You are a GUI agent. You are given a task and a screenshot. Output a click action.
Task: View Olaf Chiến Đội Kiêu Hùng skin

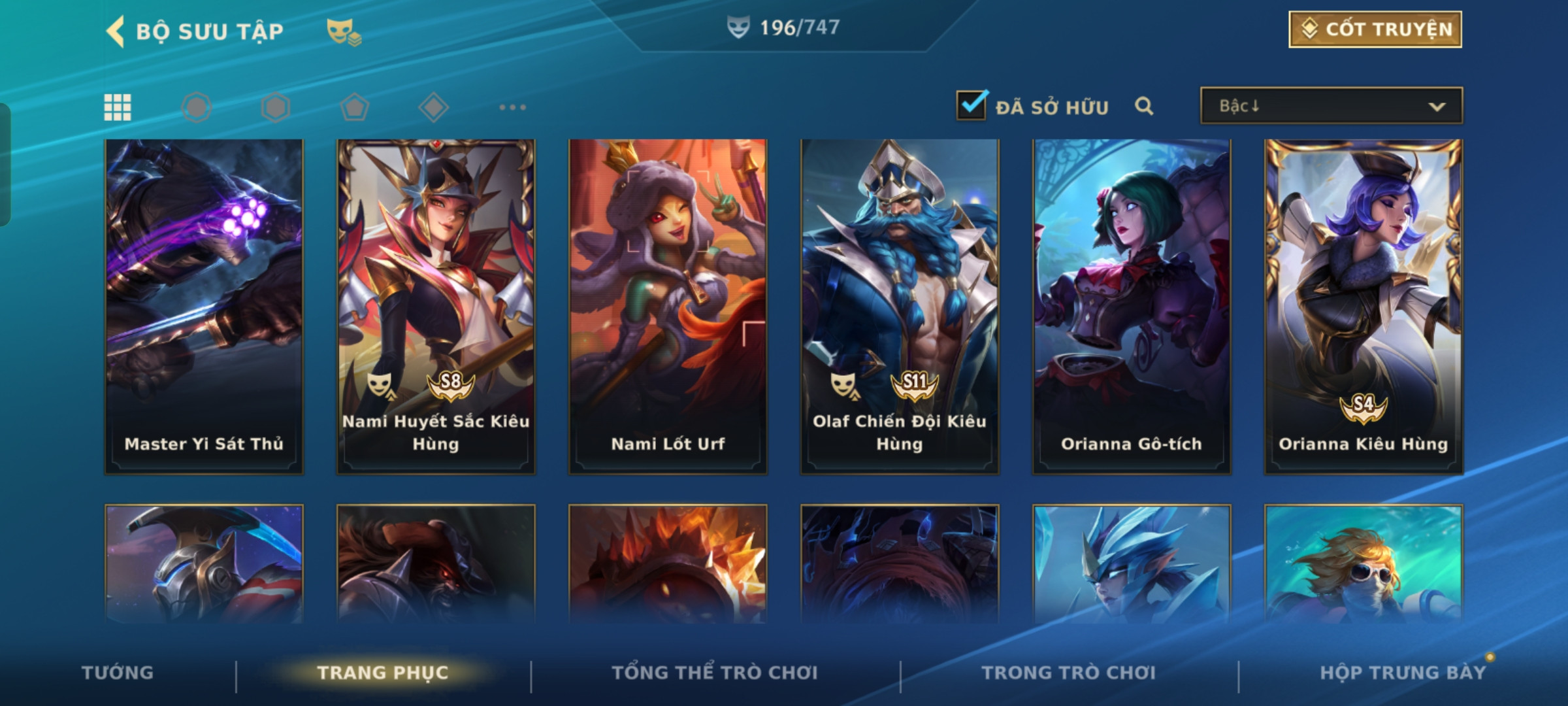pyautogui.click(x=900, y=306)
